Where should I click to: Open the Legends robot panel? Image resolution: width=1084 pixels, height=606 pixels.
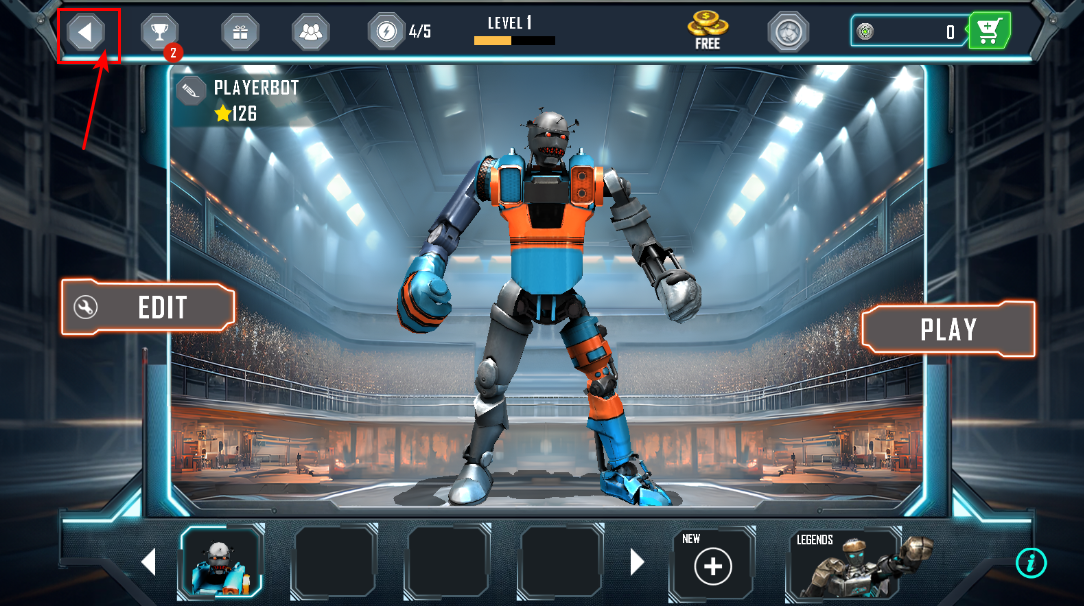click(x=845, y=565)
